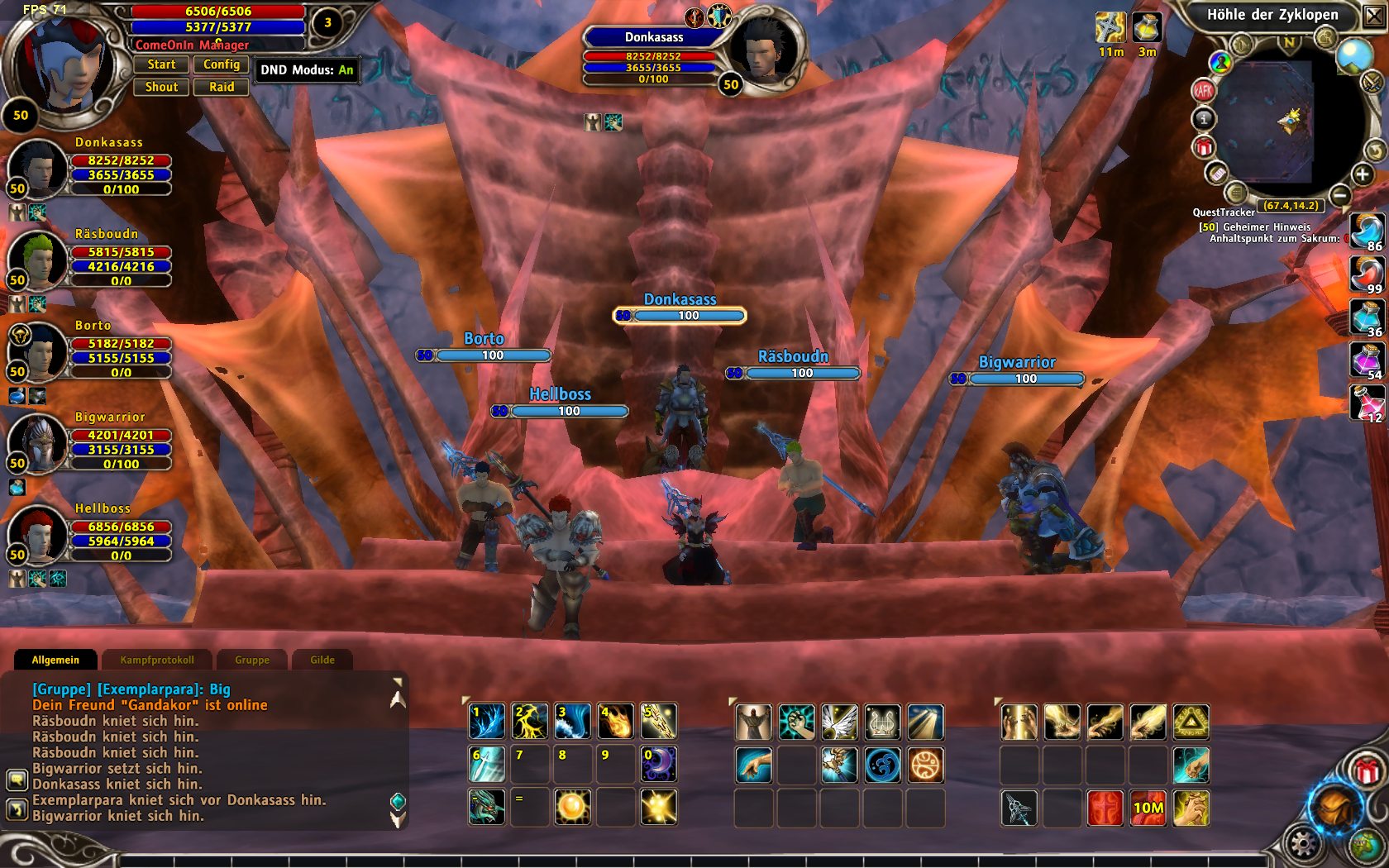Viewport: 1389px width, 868px height.
Task: Activate the fireball skill in slot 4
Action: point(615,722)
